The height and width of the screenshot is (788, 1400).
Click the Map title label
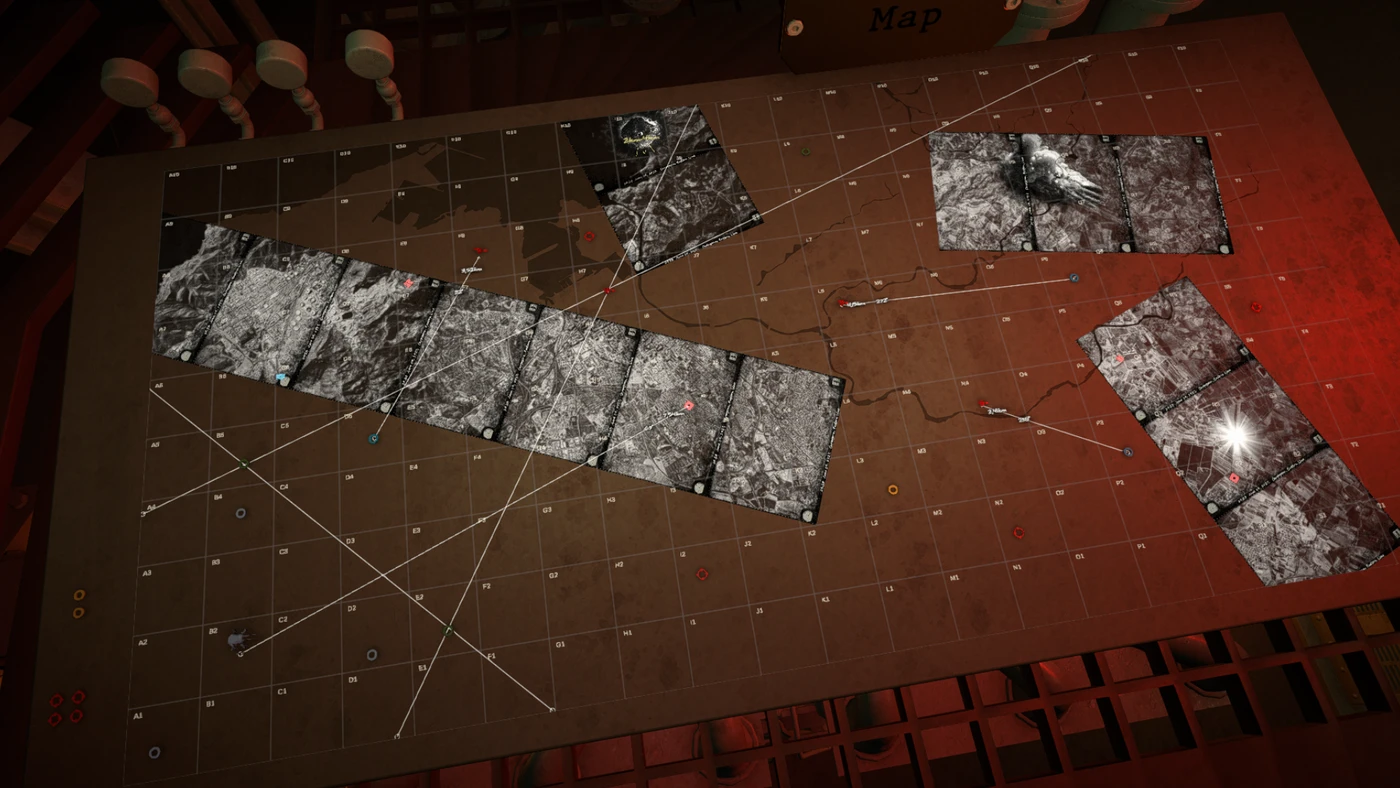(x=904, y=18)
